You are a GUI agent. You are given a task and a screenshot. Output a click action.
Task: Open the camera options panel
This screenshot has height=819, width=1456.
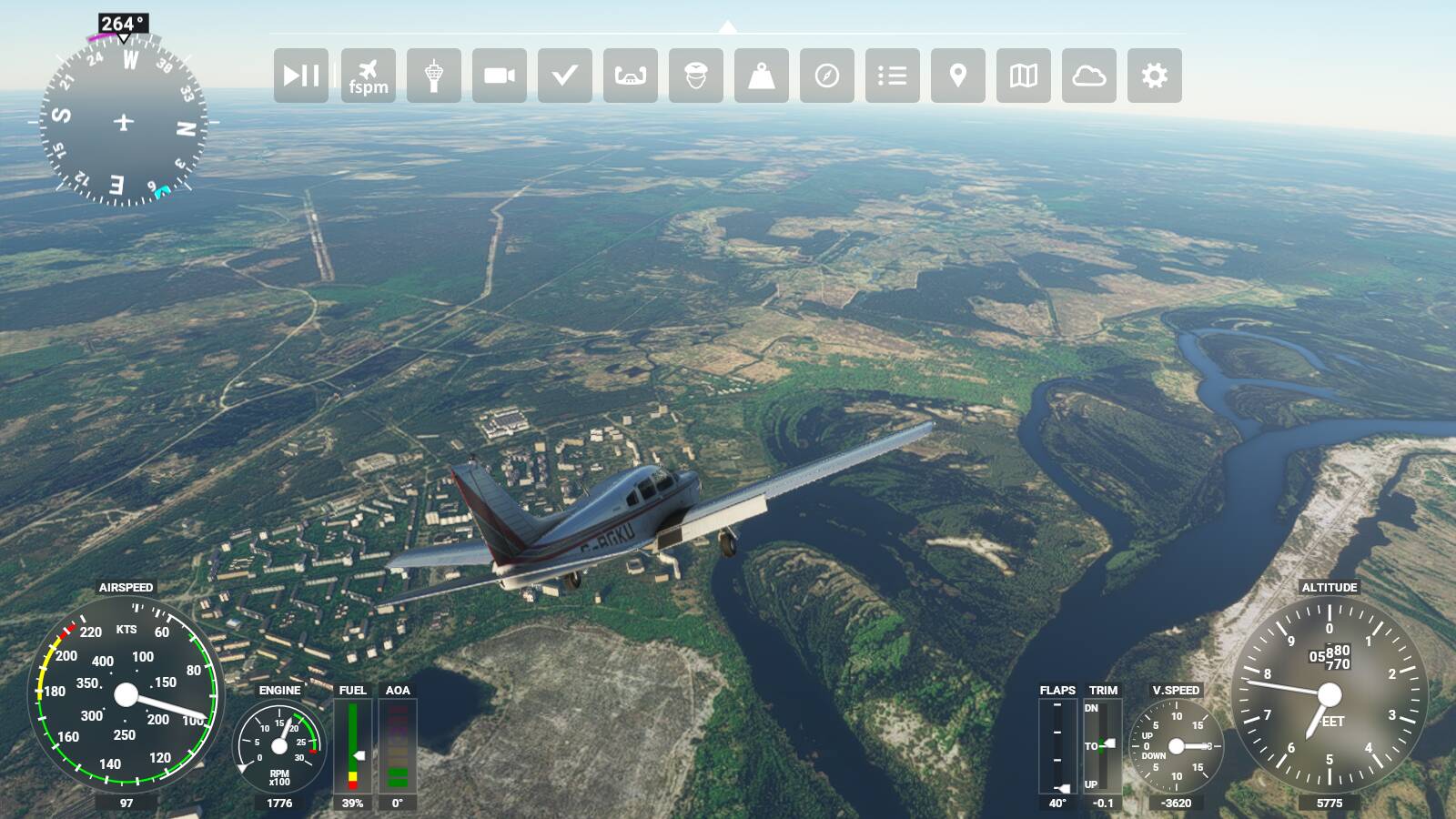pyautogui.click(x=500, y=76)
